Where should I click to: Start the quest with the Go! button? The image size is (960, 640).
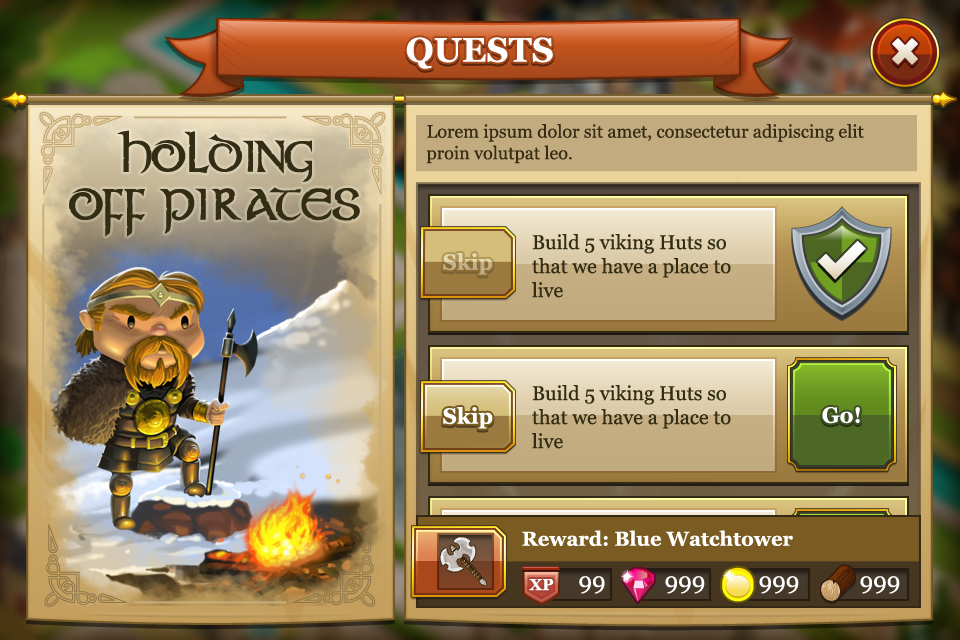tap(841, 415)
